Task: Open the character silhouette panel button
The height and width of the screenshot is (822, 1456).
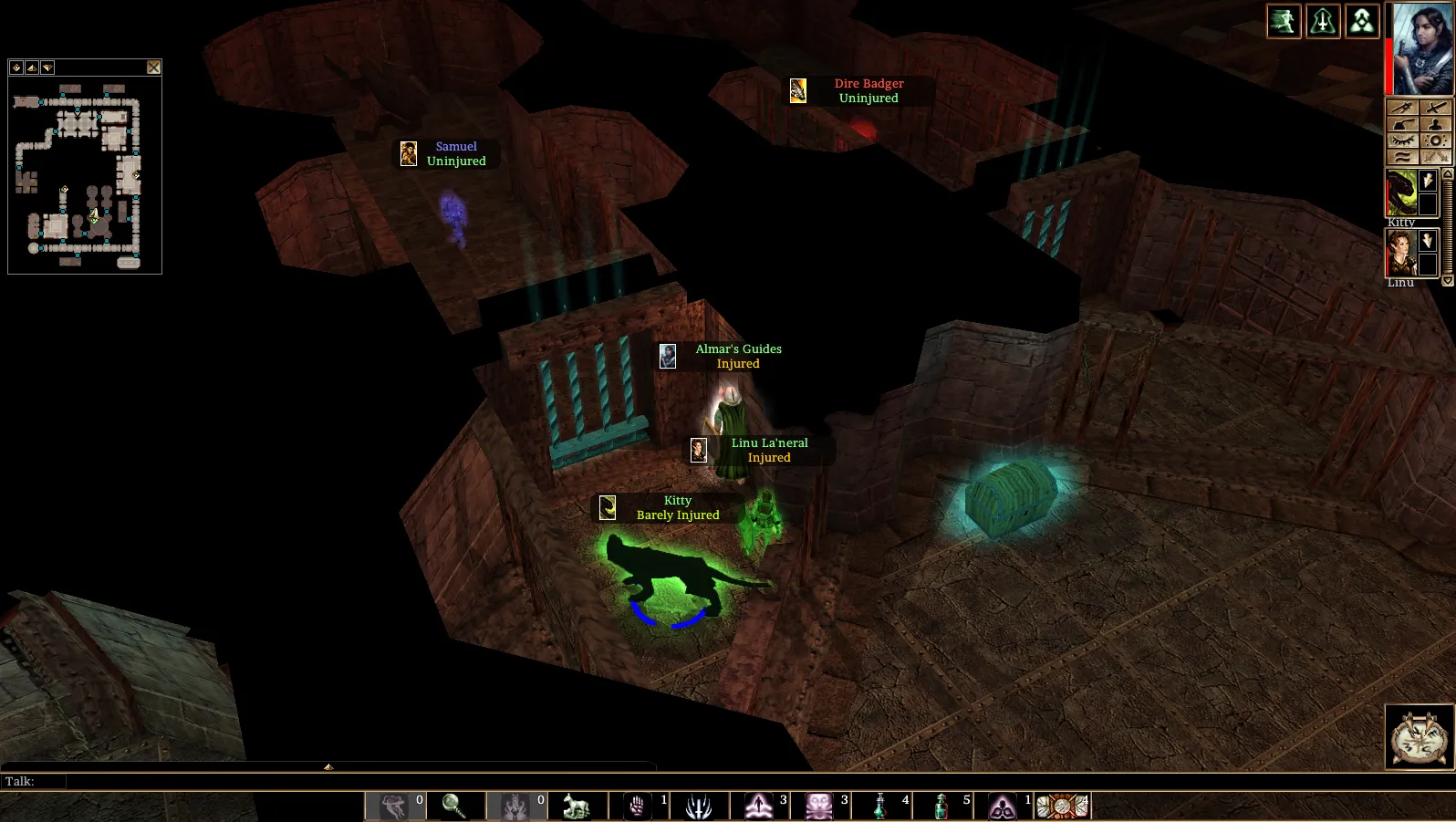Action: click(x=1436, y=124)
